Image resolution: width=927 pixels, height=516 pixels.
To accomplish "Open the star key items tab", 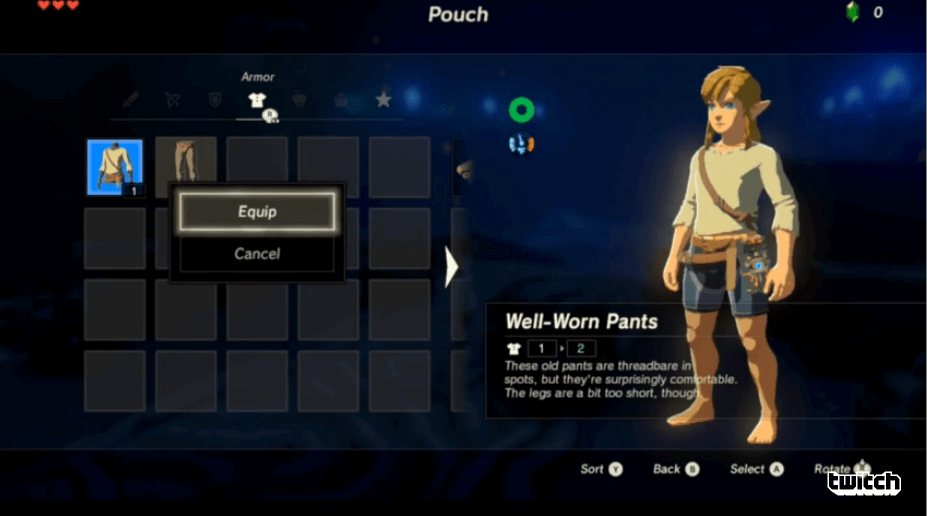I will pos(383,100).
